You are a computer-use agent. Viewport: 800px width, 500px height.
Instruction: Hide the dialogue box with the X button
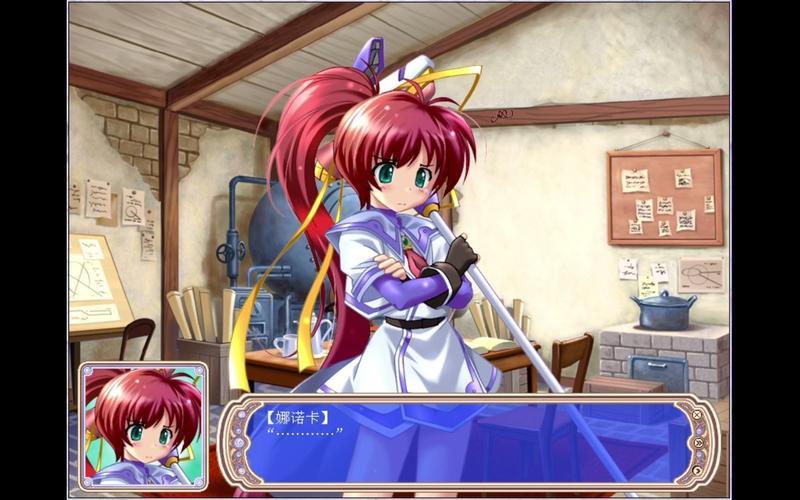(x=697, y=413)
